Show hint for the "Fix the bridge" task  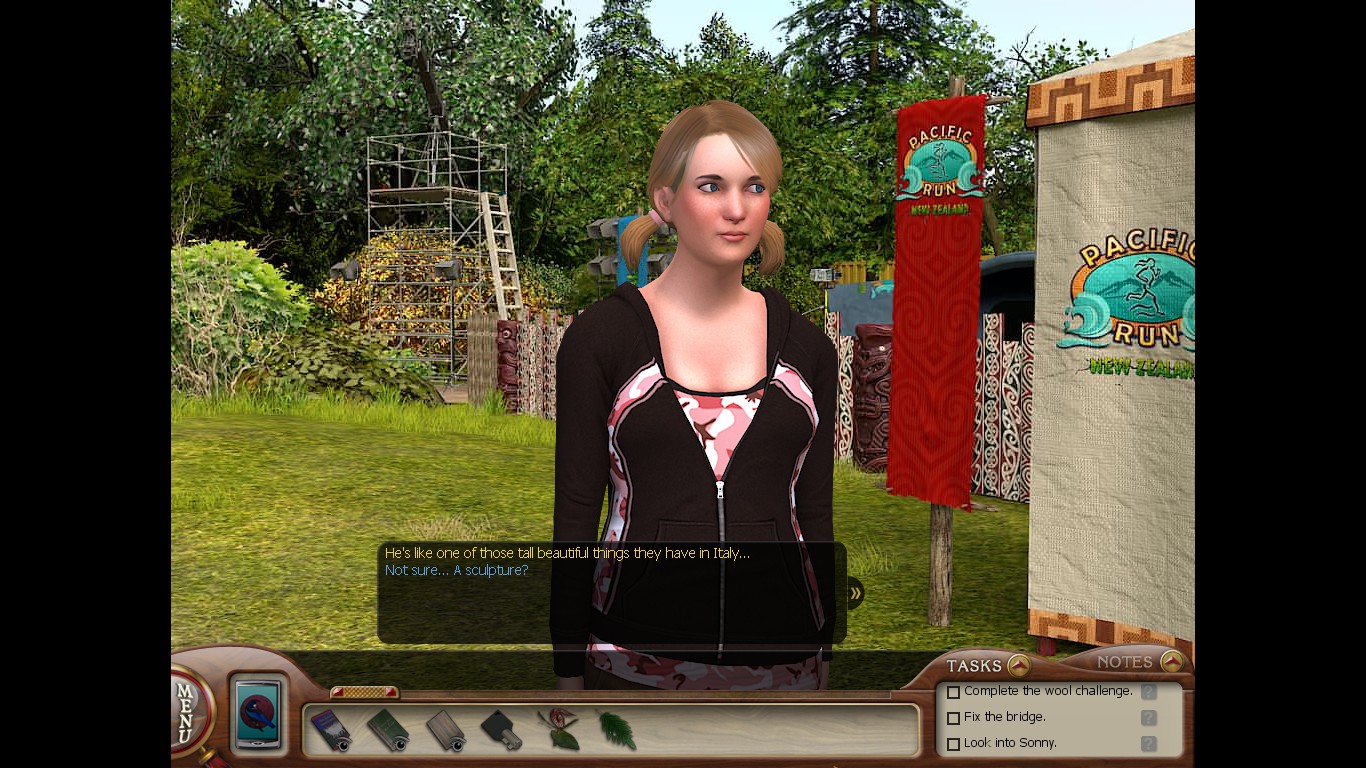(x=1149, y=717)
